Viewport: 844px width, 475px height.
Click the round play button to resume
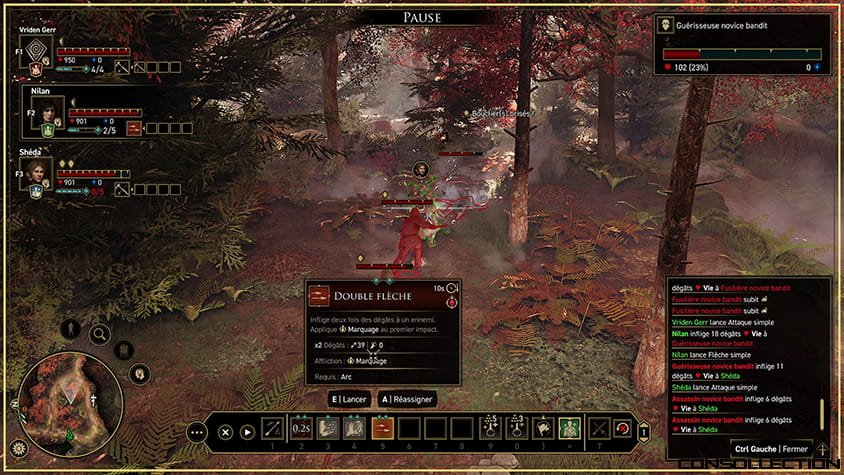pos(247,432)
